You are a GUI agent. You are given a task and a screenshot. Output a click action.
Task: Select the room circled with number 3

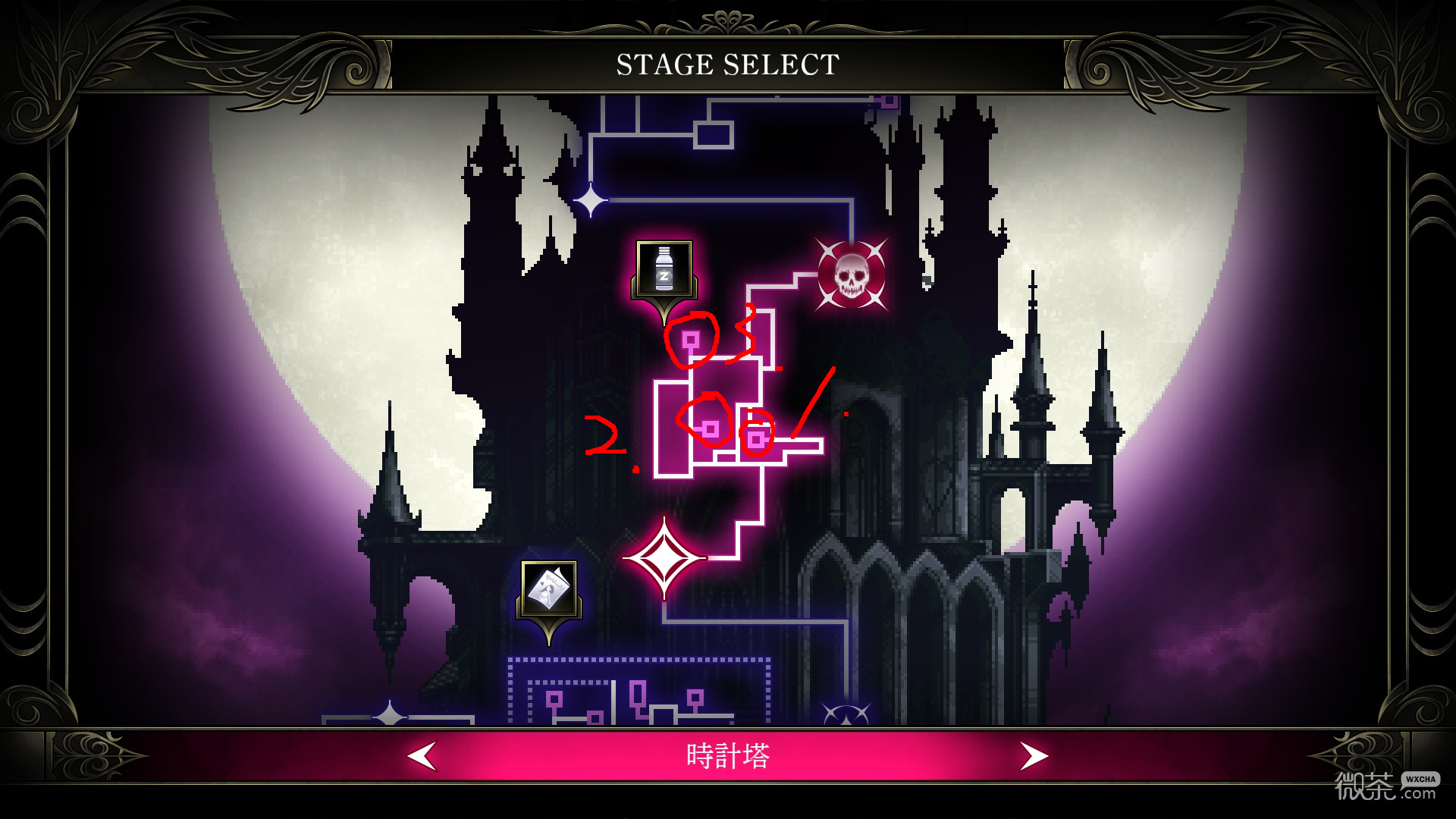click(x=692, y=340)
